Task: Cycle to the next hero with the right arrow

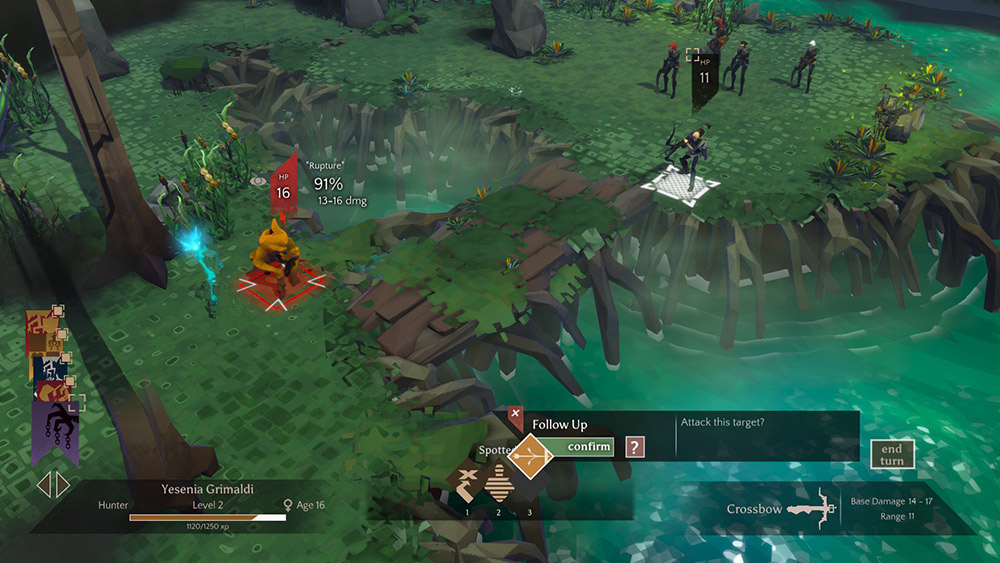Action: 63,485
